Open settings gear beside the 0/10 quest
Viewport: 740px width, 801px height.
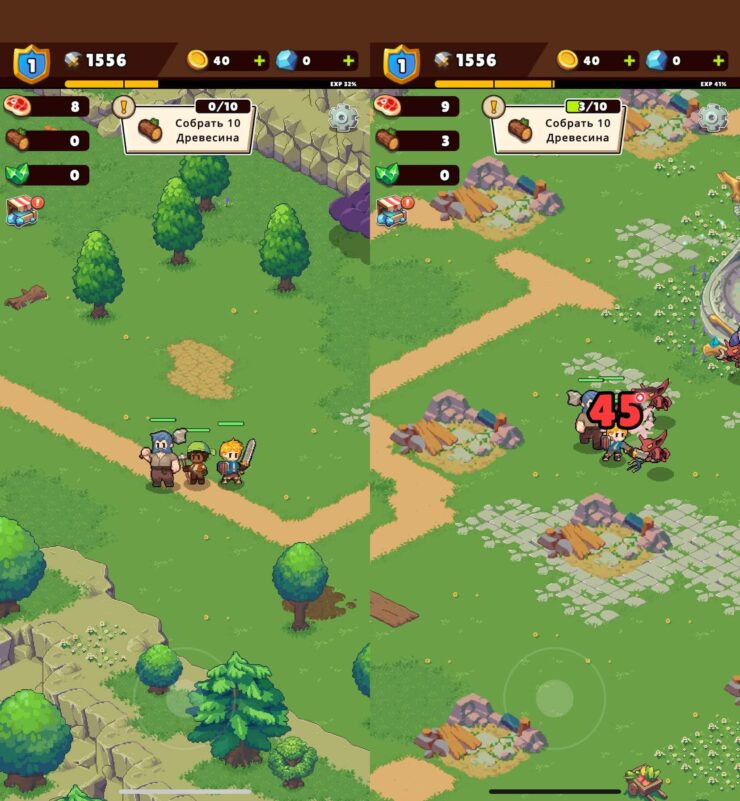pyautogui.click(x=343, y=118)
